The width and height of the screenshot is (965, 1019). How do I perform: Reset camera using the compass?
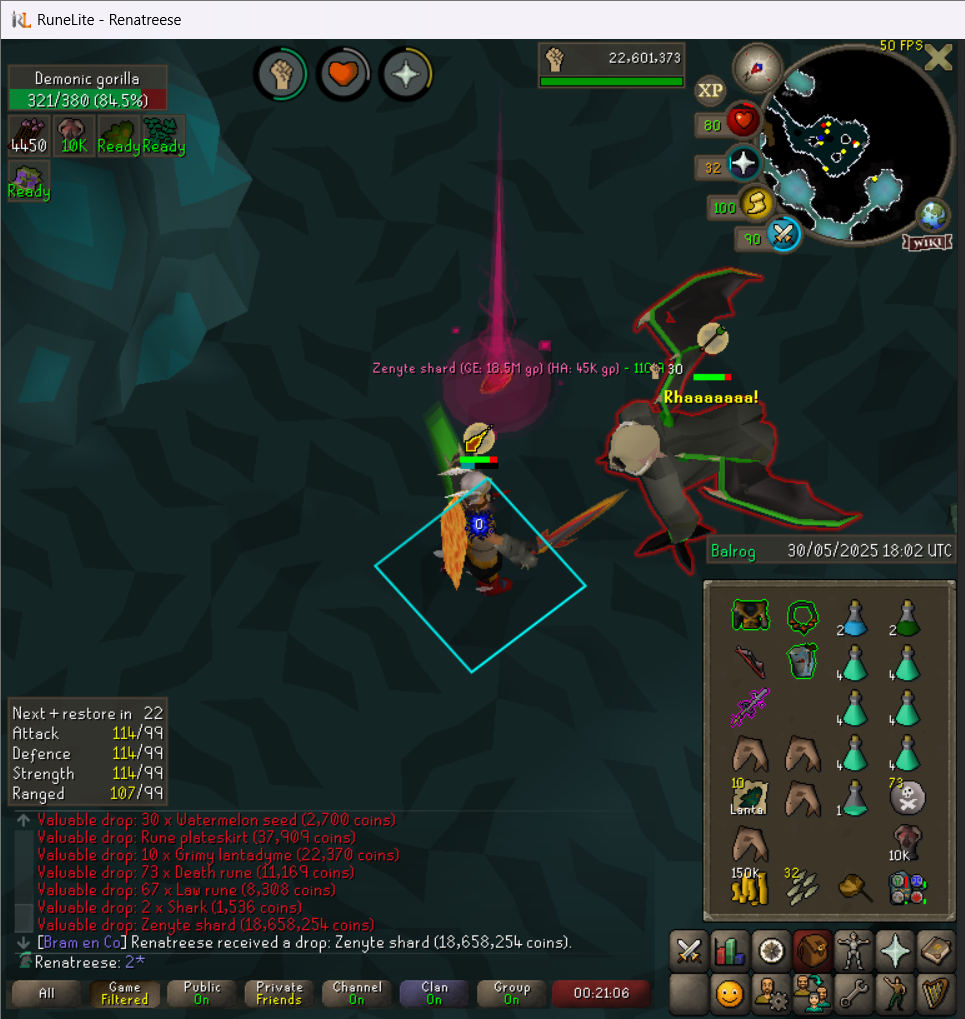pos(756,68)
